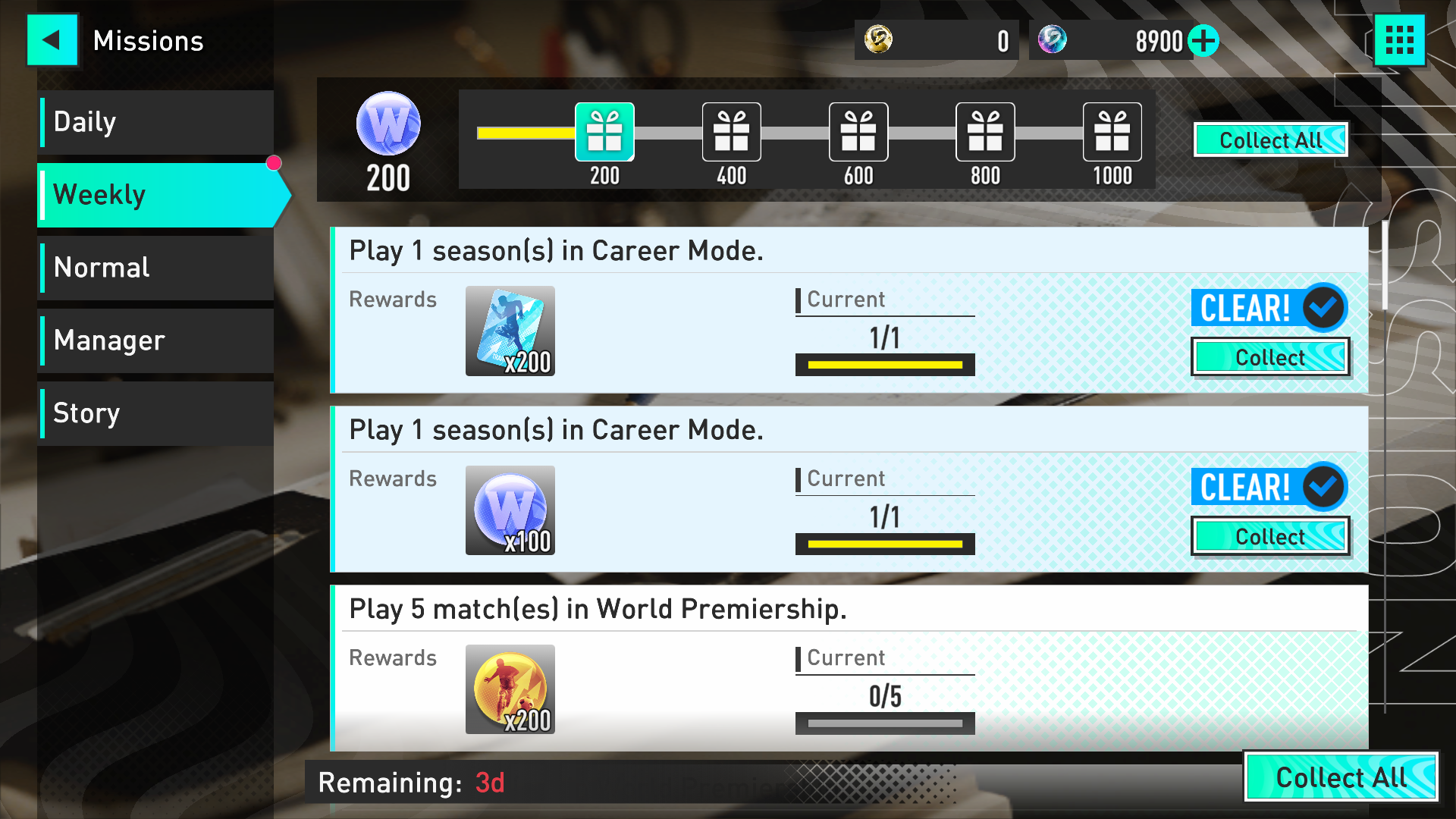This screenshot has height=819, width=1456.
Task: Collect All rewards from the milestone track
Action: coord(1269,140)
